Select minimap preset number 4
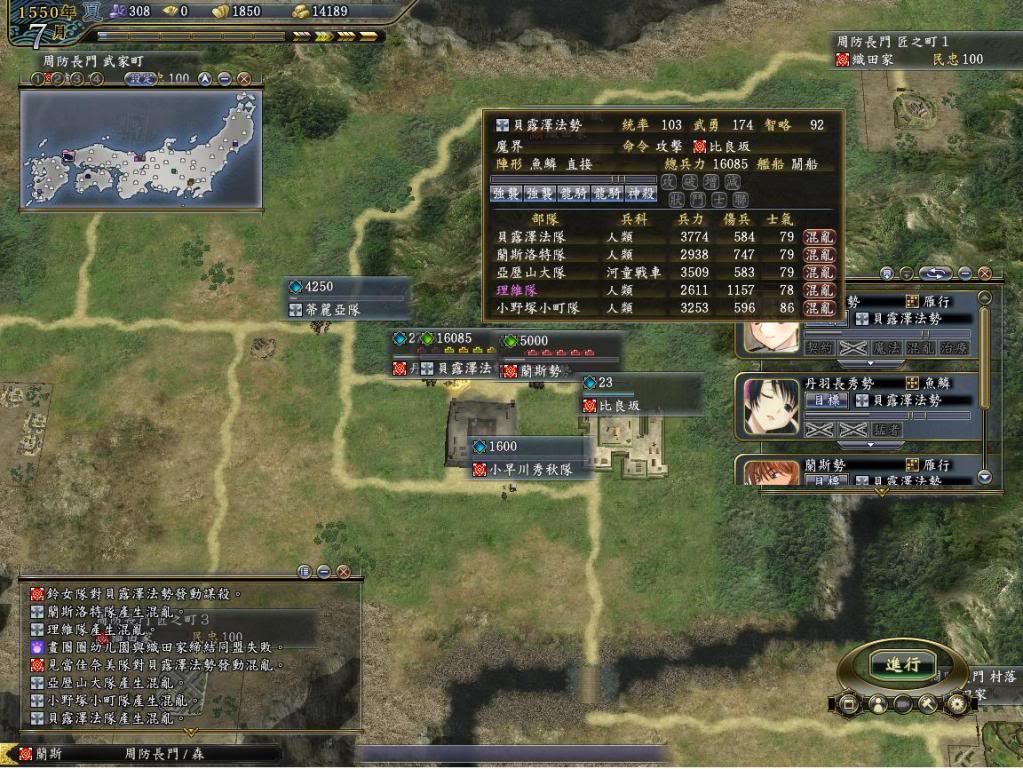 tap(97, 78)
